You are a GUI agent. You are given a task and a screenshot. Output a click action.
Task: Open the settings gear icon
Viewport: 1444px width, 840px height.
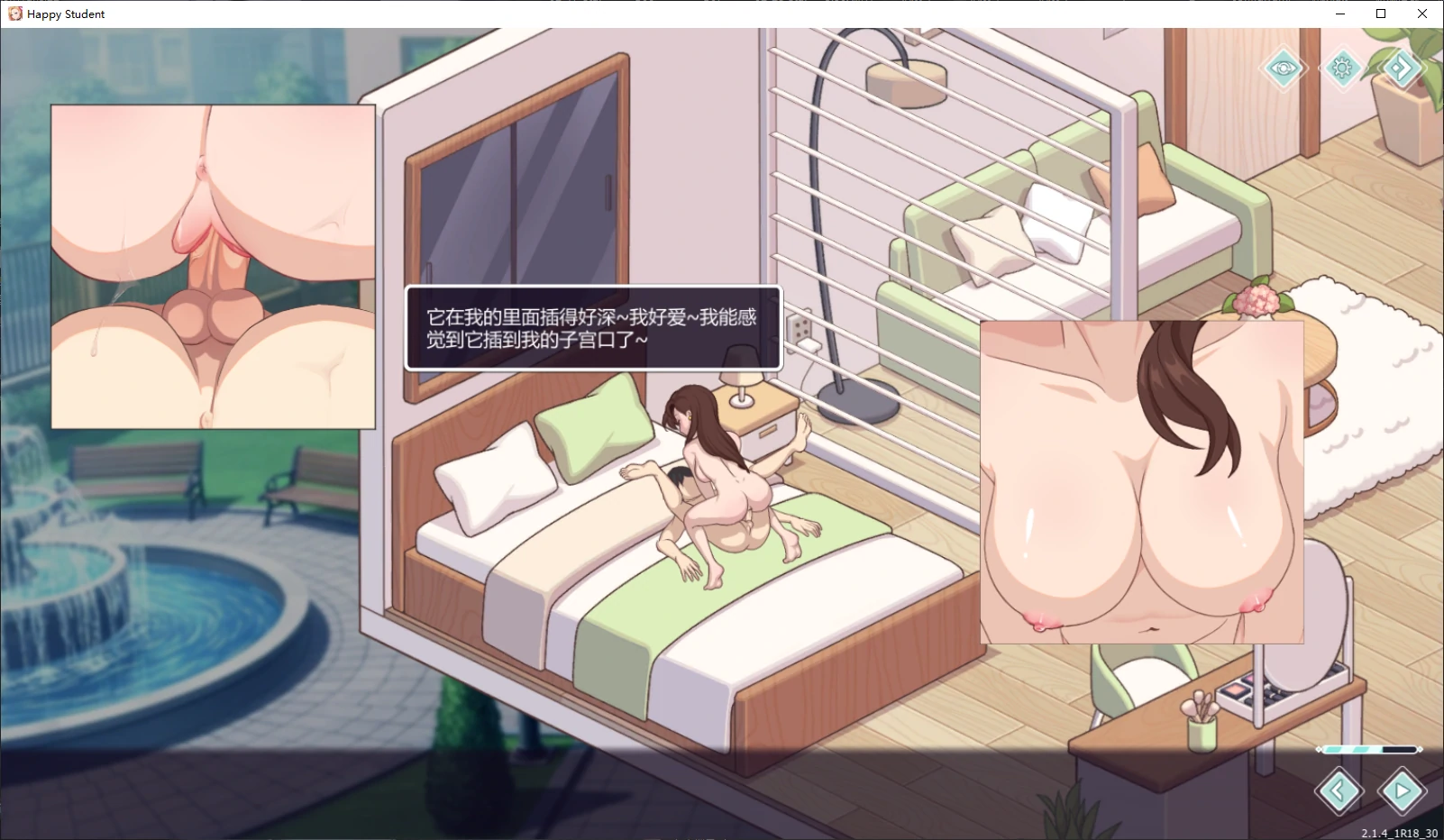(1342, 68)
